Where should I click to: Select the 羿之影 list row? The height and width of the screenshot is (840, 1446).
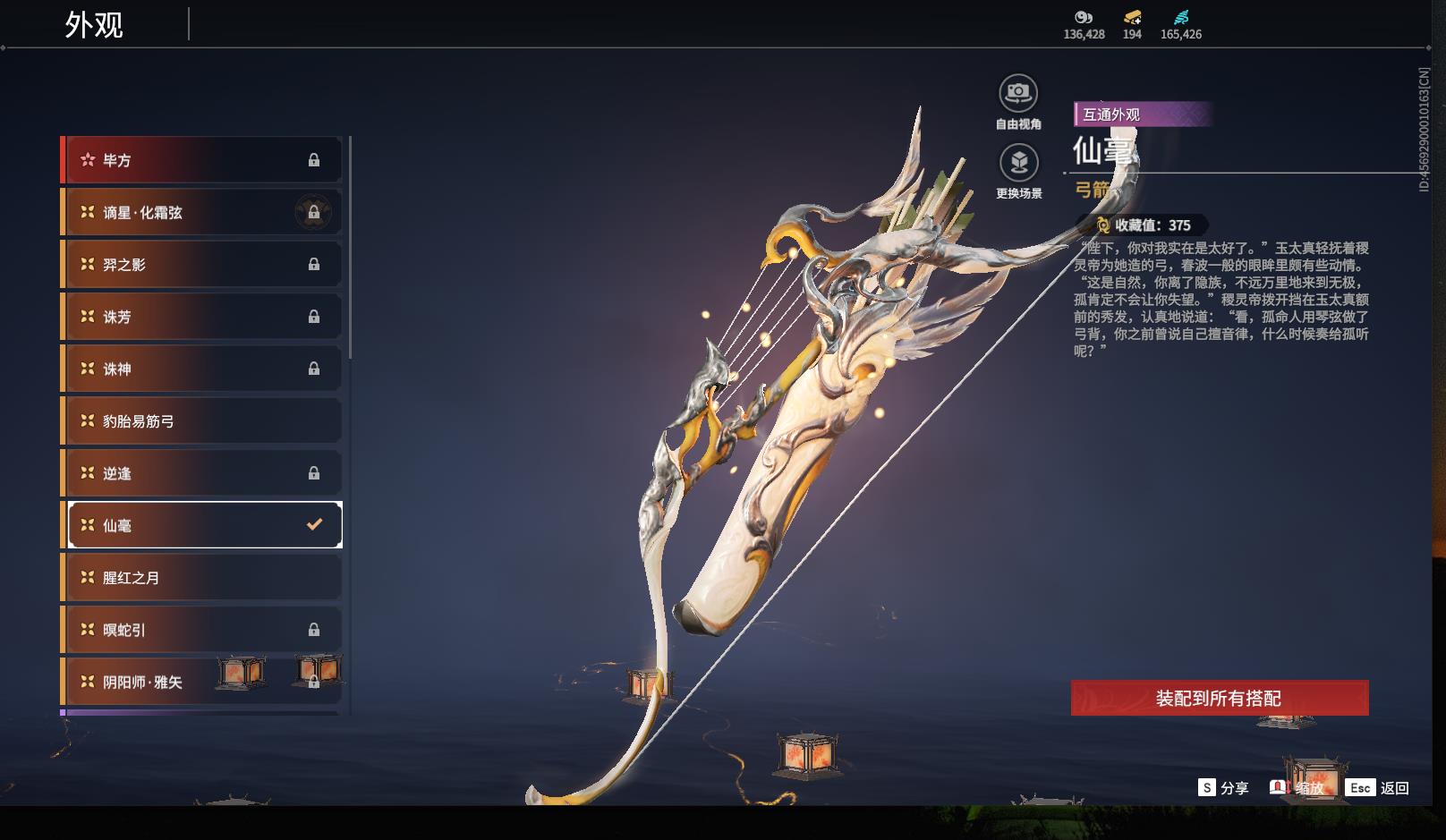[x=202, y=265]
